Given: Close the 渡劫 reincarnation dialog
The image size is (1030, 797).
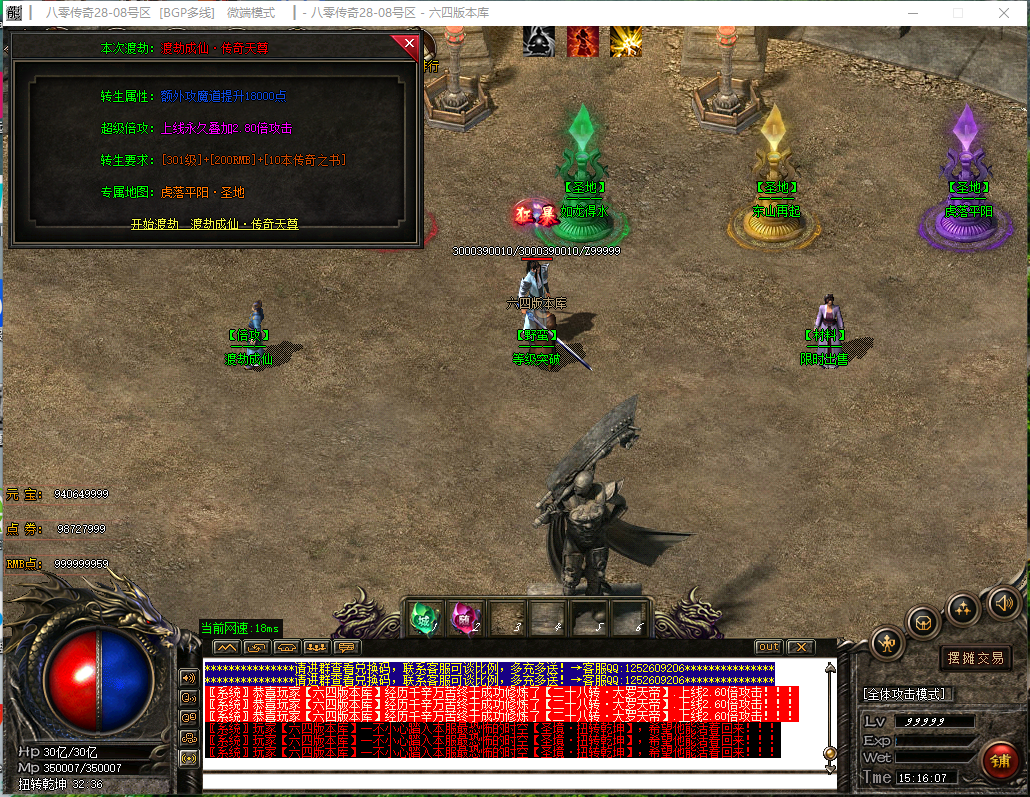Looking at the screenshot, I should 408,44.
